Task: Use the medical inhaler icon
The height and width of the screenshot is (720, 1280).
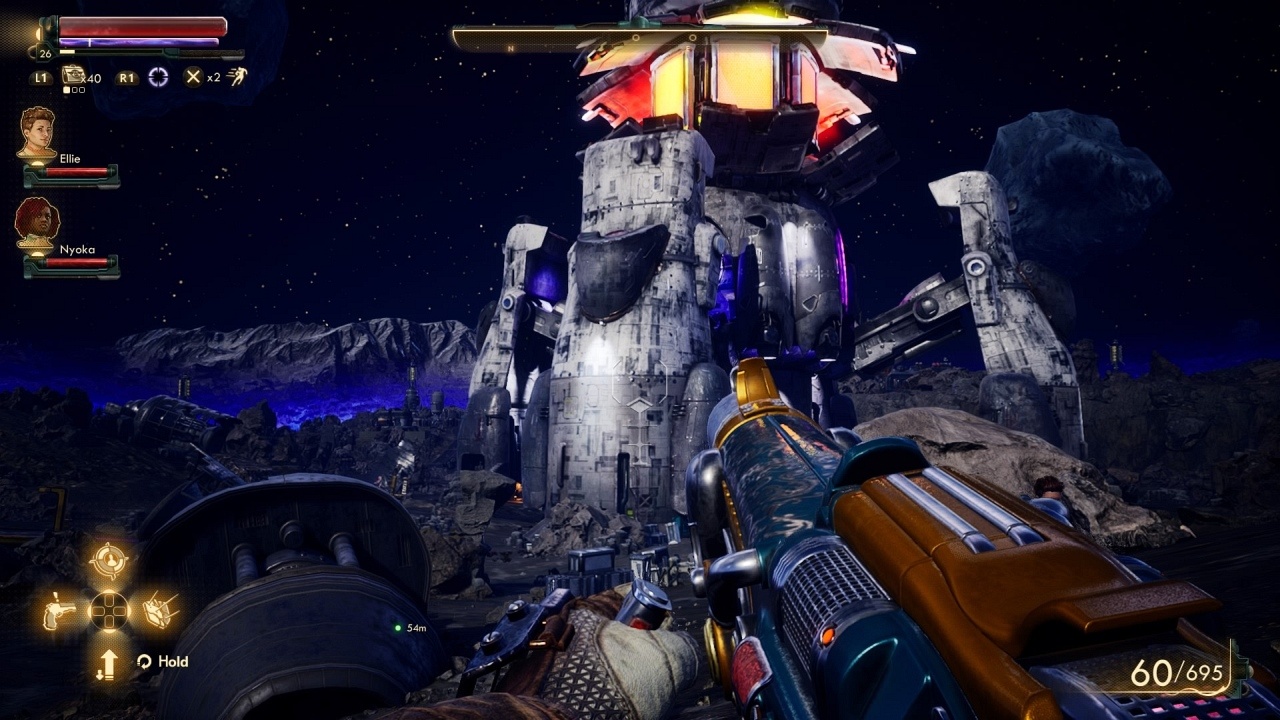Action: coord(73,76)
